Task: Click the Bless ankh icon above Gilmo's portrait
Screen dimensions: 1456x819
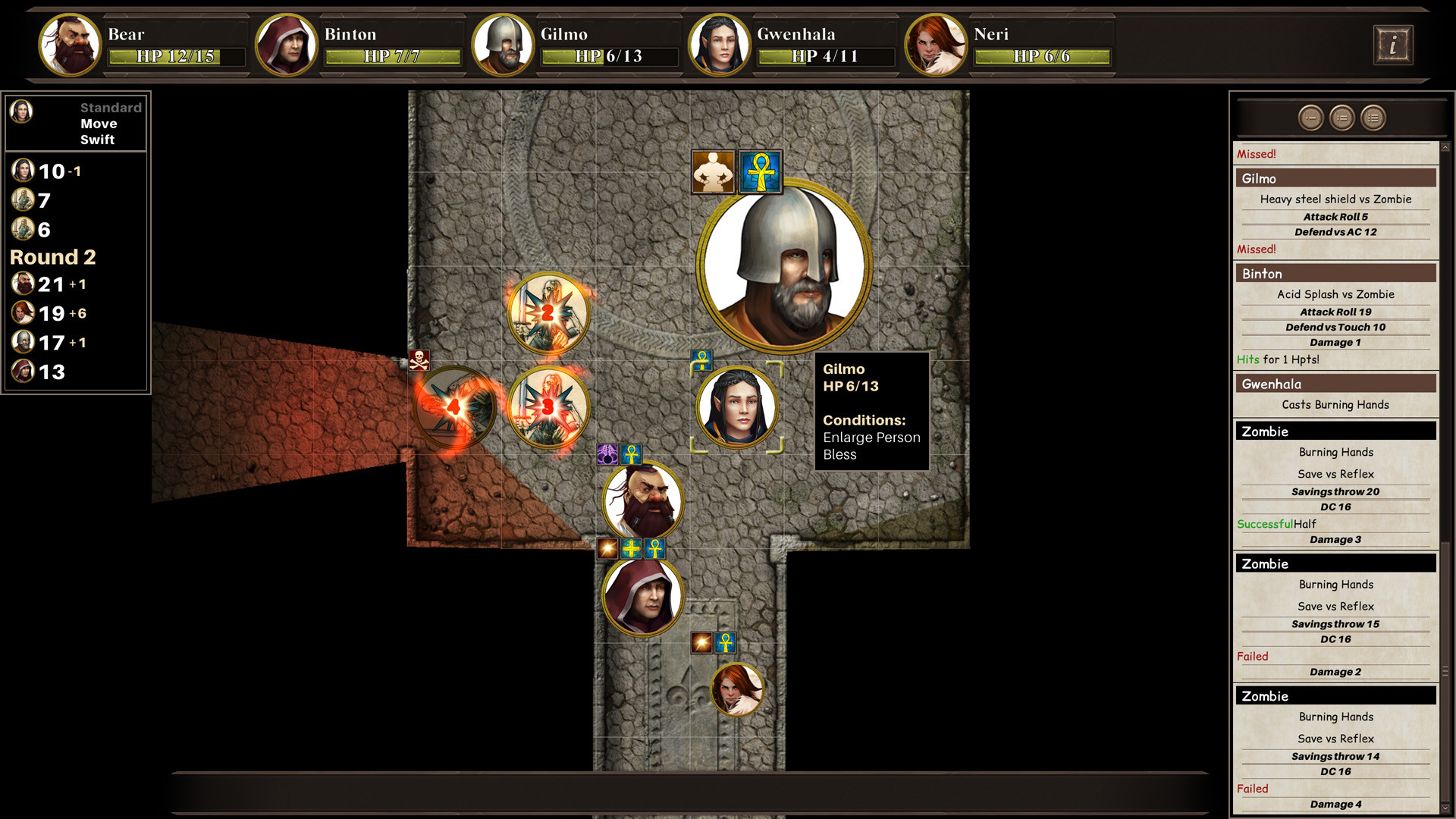Action: (x=760, y=171)
